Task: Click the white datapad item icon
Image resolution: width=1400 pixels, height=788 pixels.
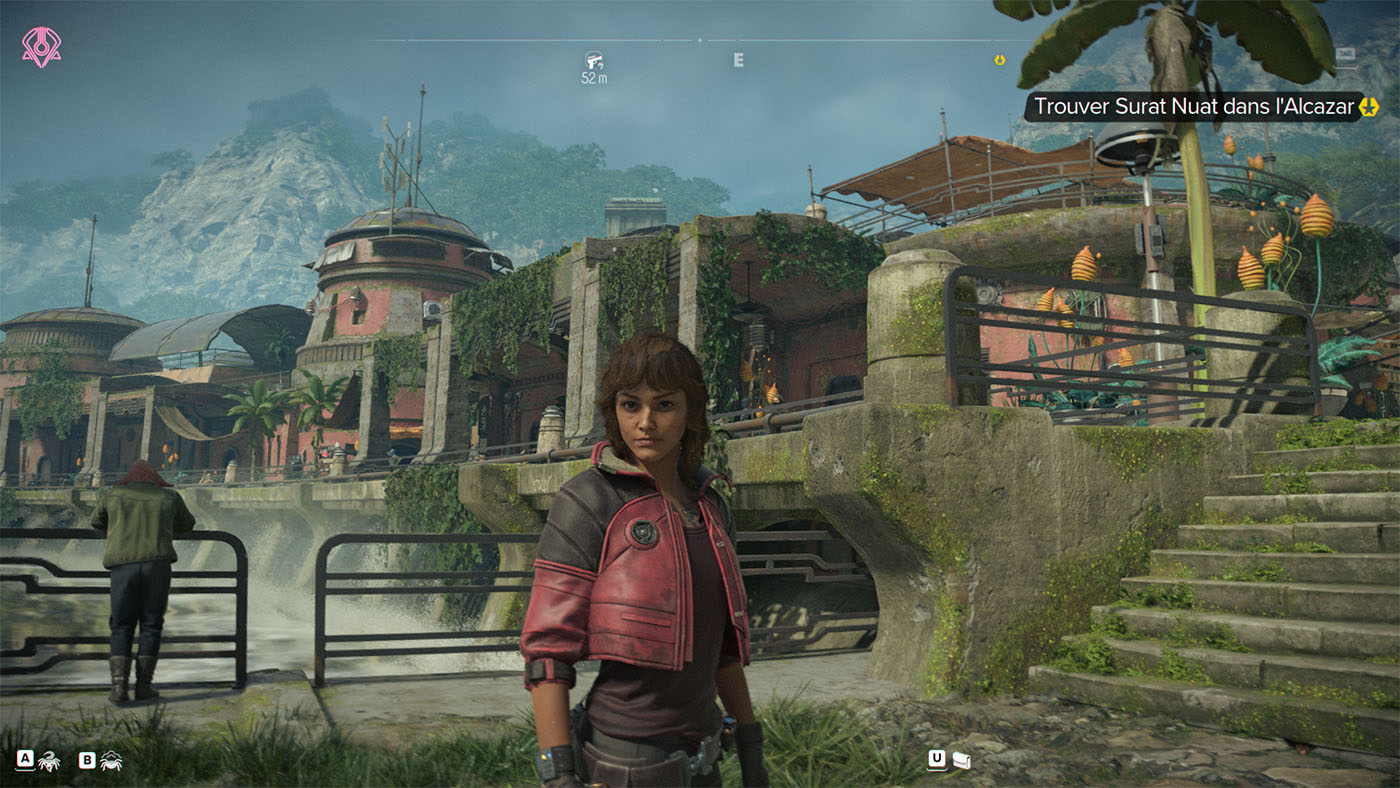Action: (x=961, y=760)
